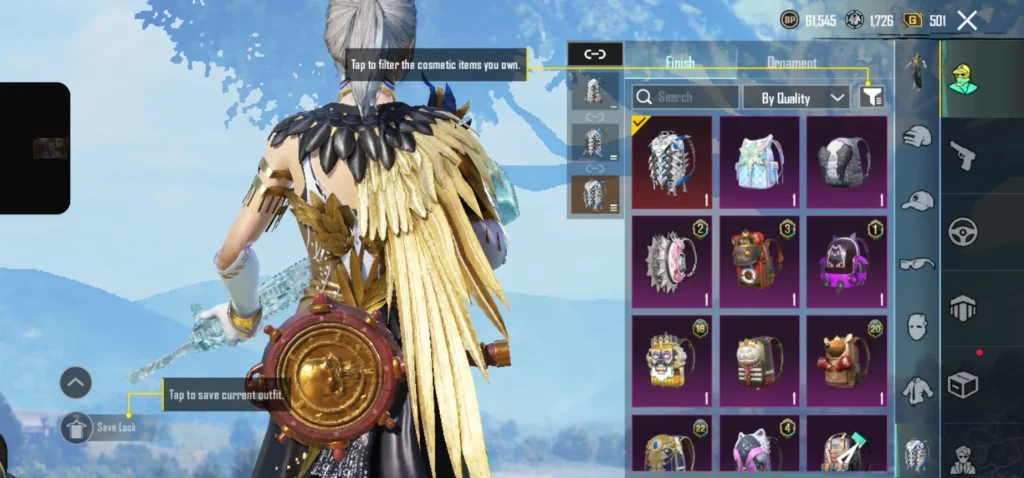This screenshot has width=1024, height=478.
Task: Click the Search input field
Action: (x=687, y=97)
